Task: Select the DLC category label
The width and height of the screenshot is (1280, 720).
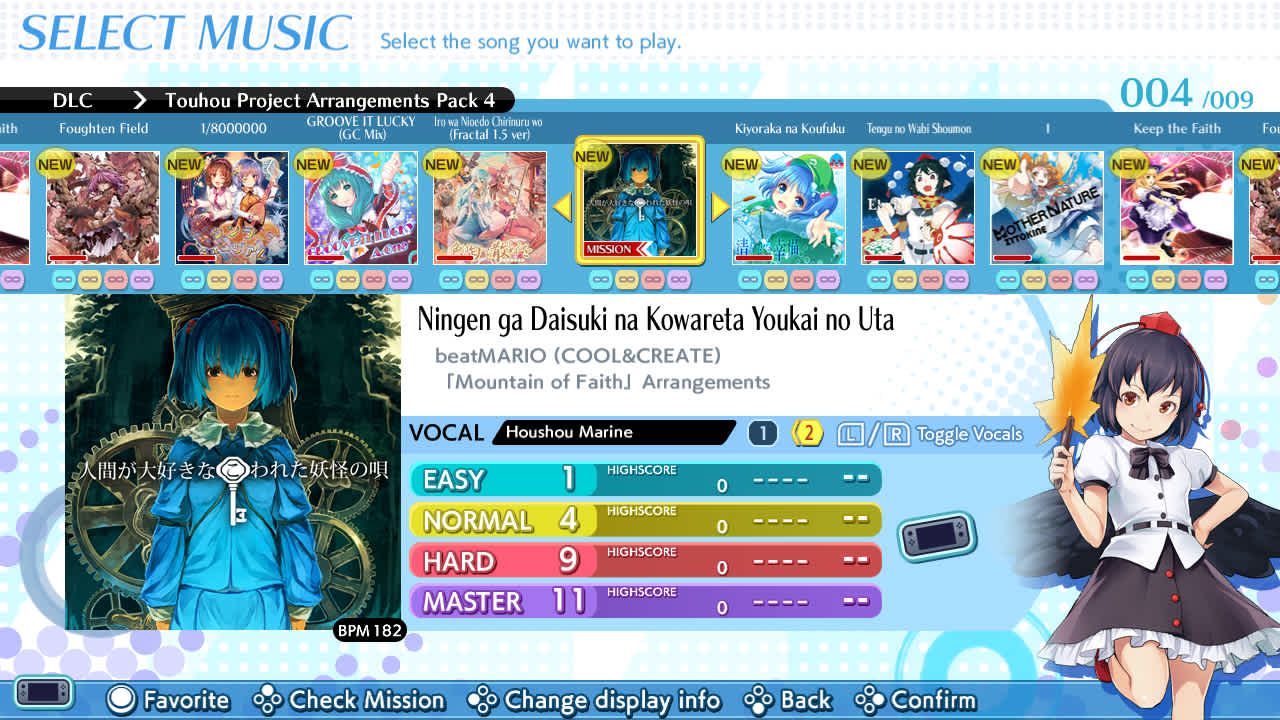Action: (73, 100)
